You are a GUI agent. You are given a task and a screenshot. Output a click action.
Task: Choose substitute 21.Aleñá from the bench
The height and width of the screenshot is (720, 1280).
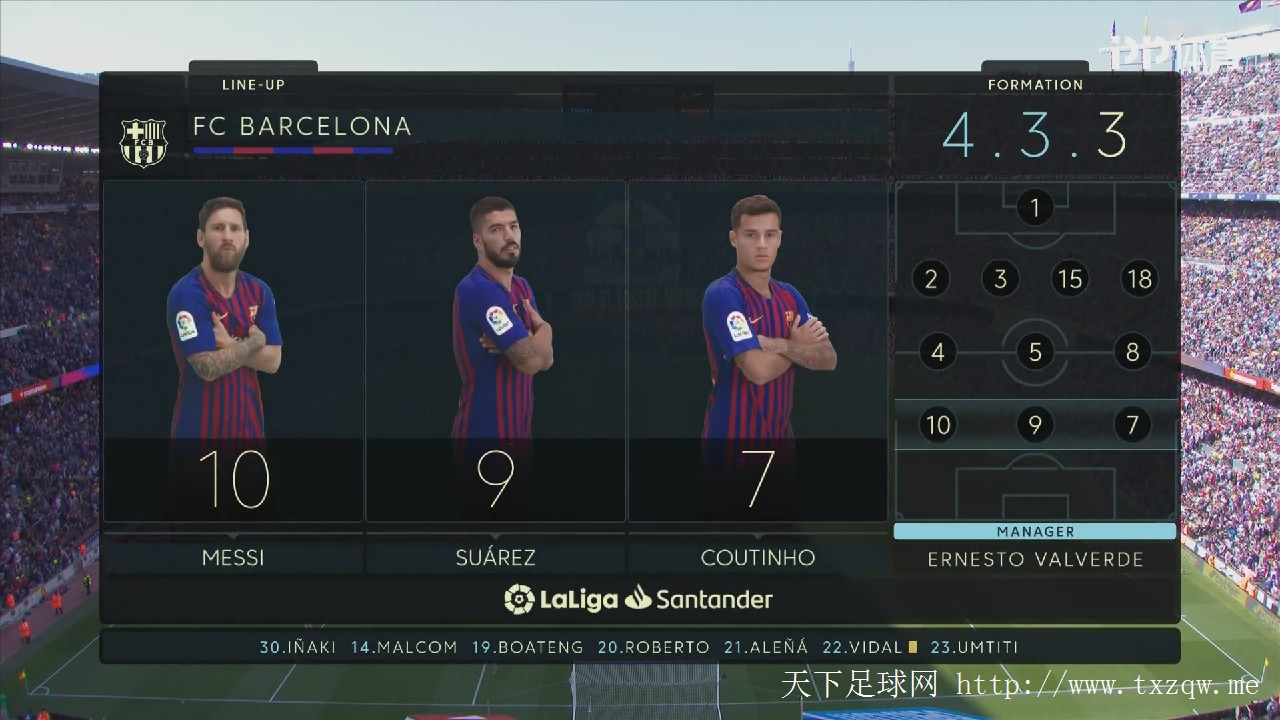click(x=766, y=647)
